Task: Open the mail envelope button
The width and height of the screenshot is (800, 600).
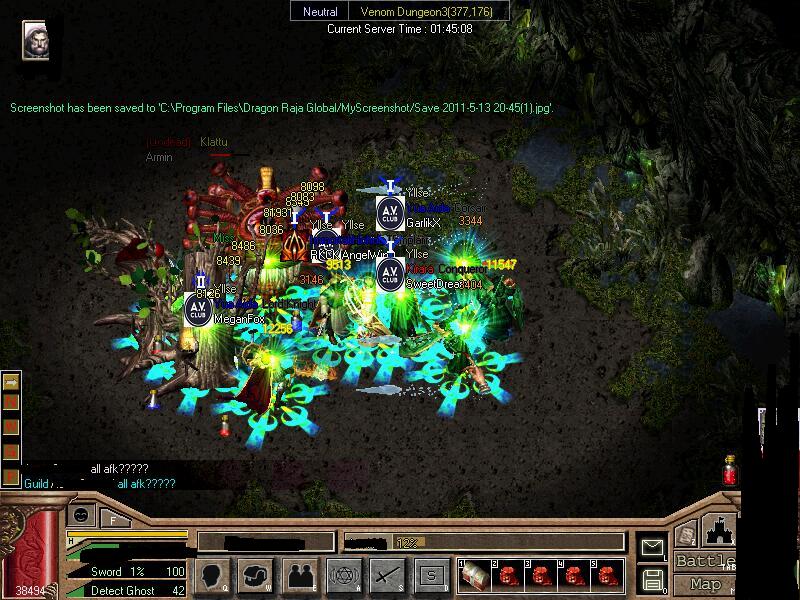Action: pyautogui.click(x=653, y=547)
